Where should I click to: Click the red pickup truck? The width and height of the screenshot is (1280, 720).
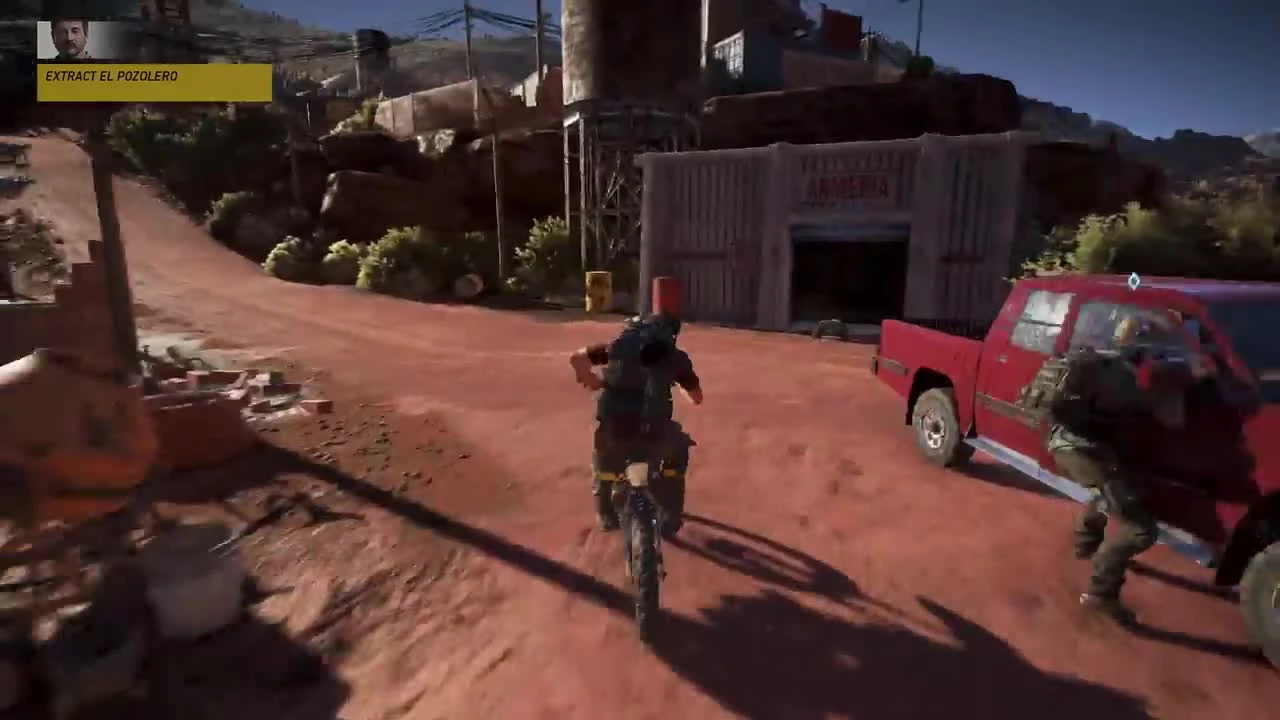1020,370
